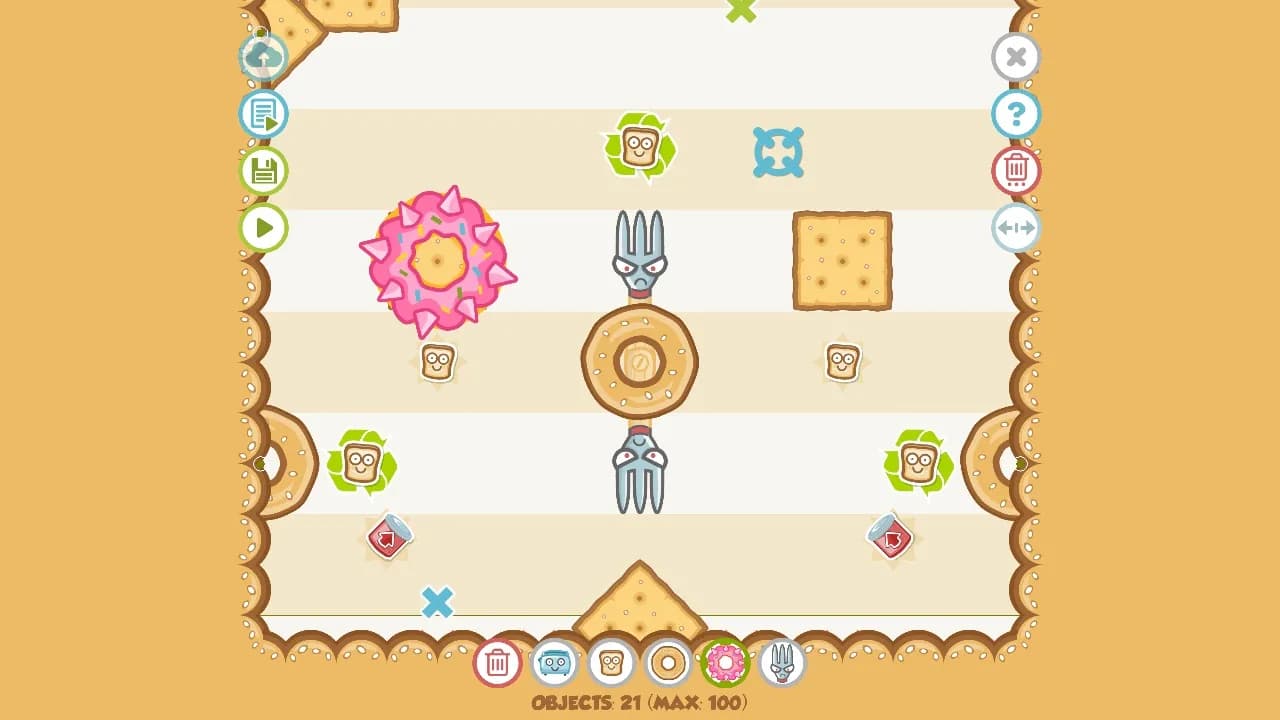The height and width of the screenshot is (720, 1280).
Task: Playtest the level with the play button
Action: click(263, 228)
